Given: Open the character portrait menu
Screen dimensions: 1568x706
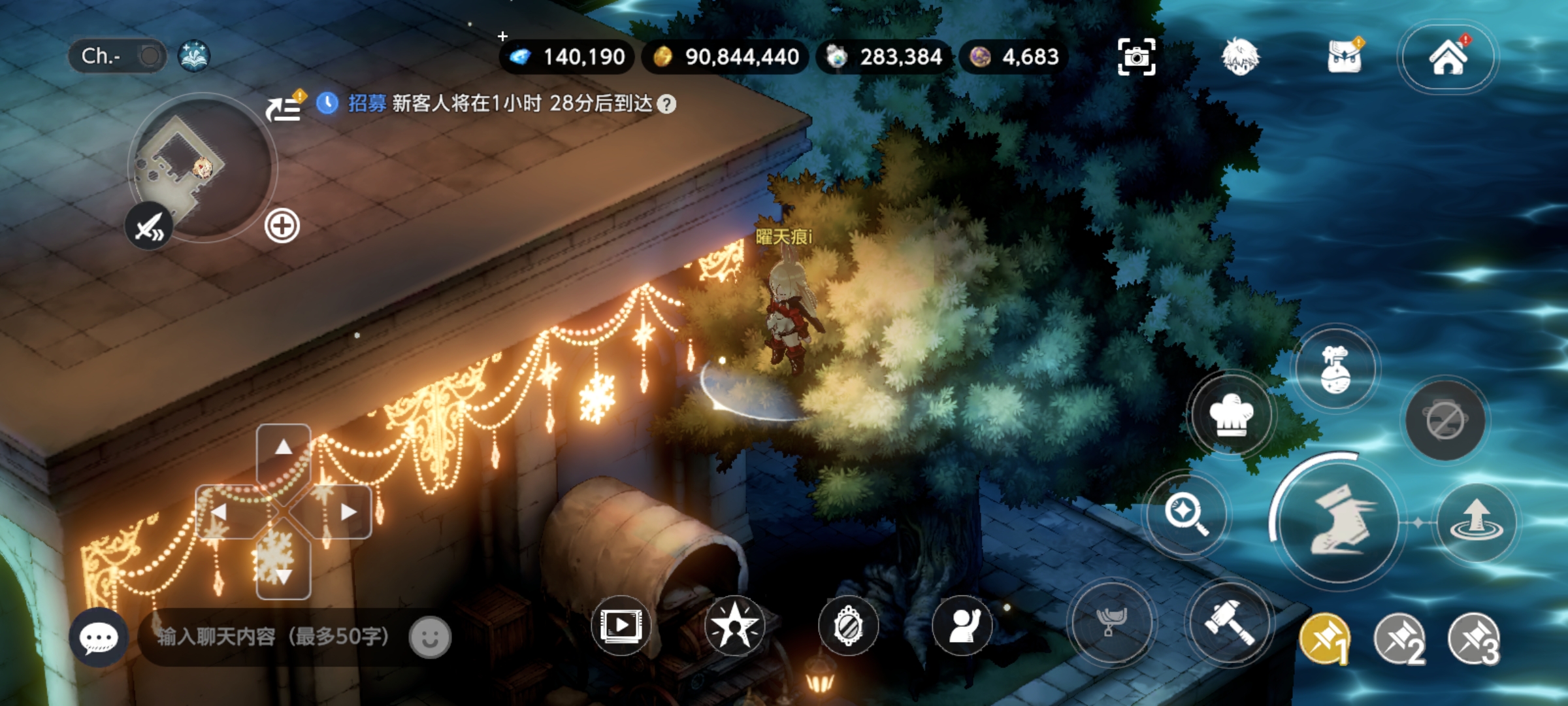Looking at the screenshot, I should pyautogui.click(x=1239, y=58).
